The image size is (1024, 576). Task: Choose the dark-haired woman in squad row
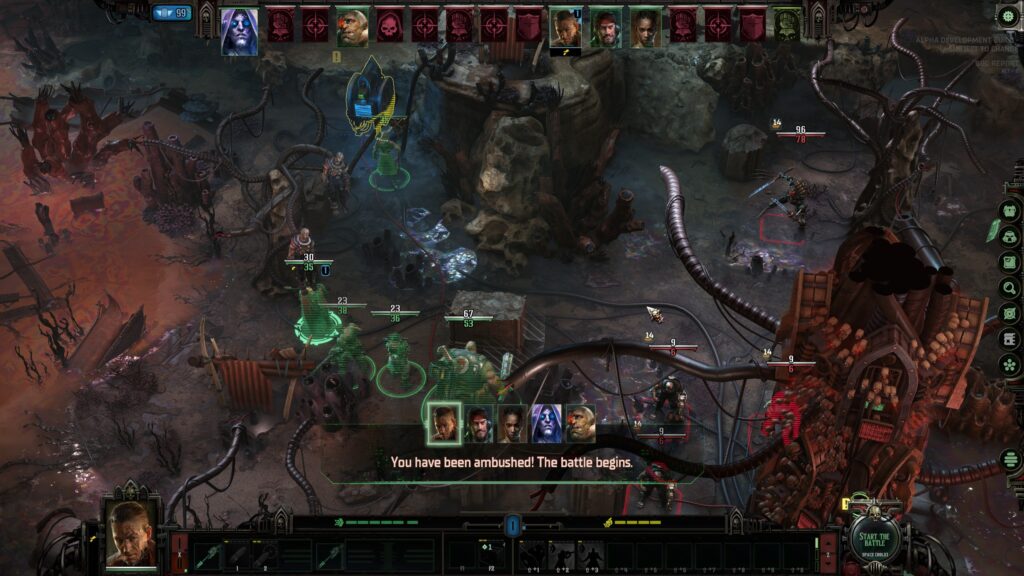512,423
